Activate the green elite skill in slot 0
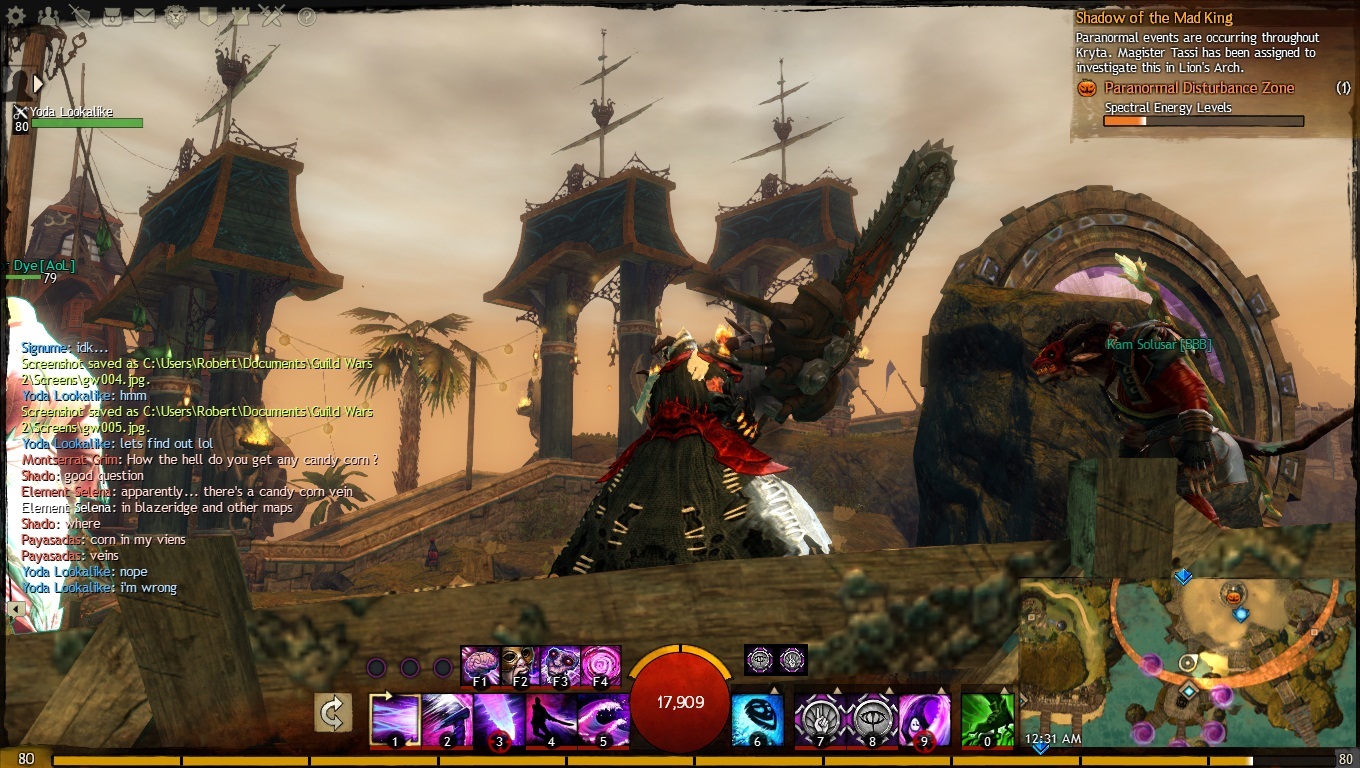Viewport: 1360px width, 768px height. click(x=988, y=720)
